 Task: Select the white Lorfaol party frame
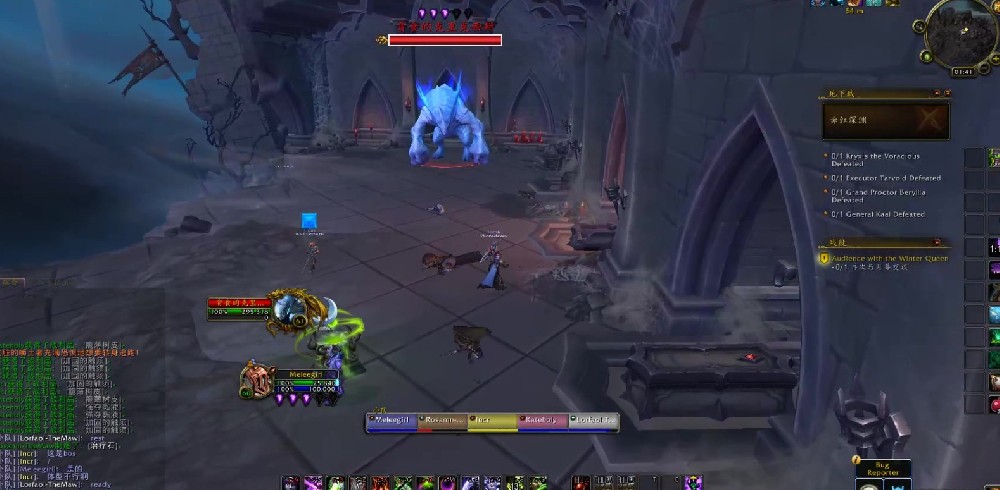[x=594, y=422]
